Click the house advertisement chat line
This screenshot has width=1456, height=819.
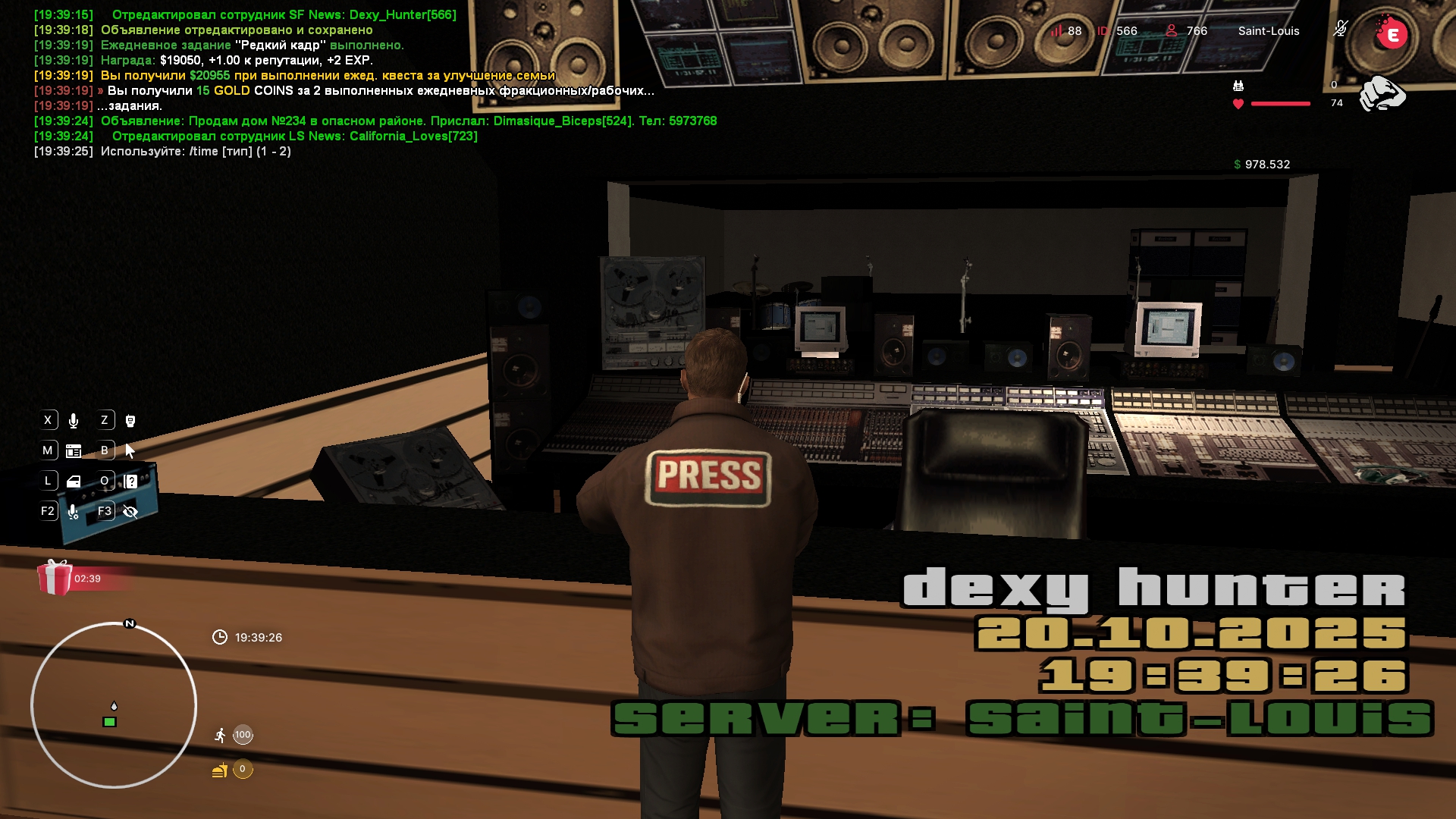(408, 121)
